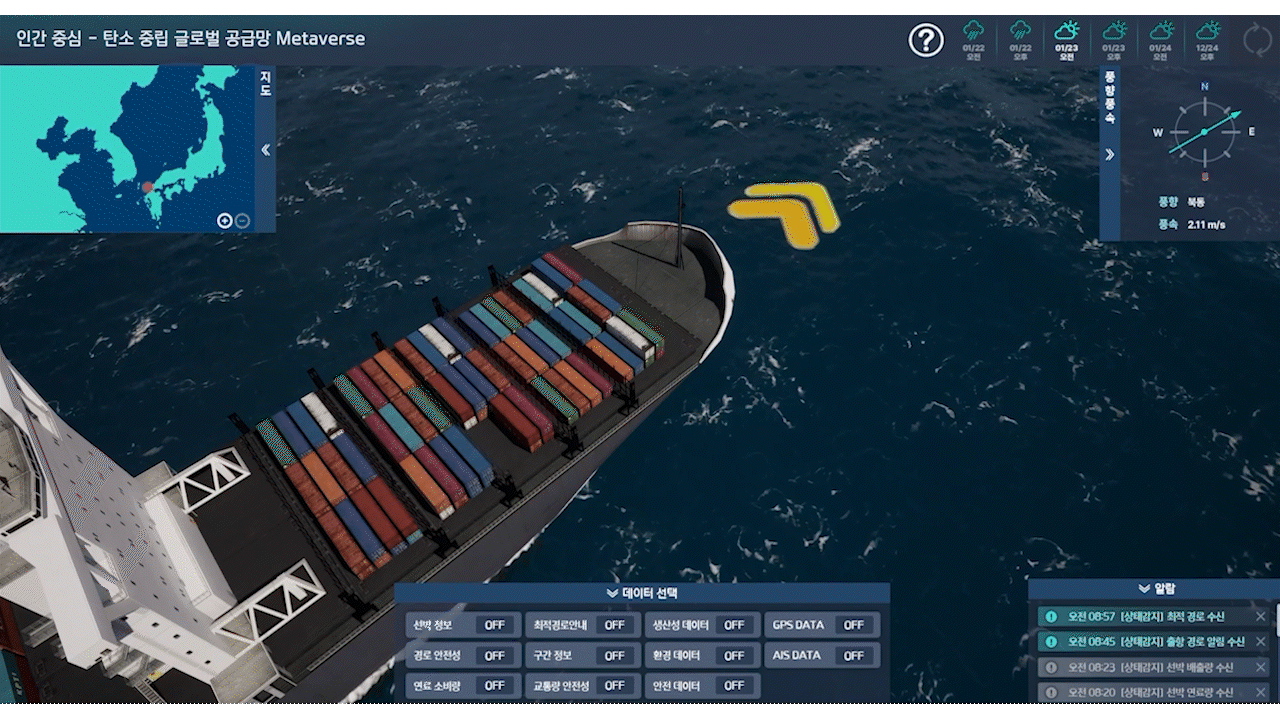Zoom out on the minimap
Image resolution: width=1280 pixels, height=720 pixels.
click(x=242, y=221)
